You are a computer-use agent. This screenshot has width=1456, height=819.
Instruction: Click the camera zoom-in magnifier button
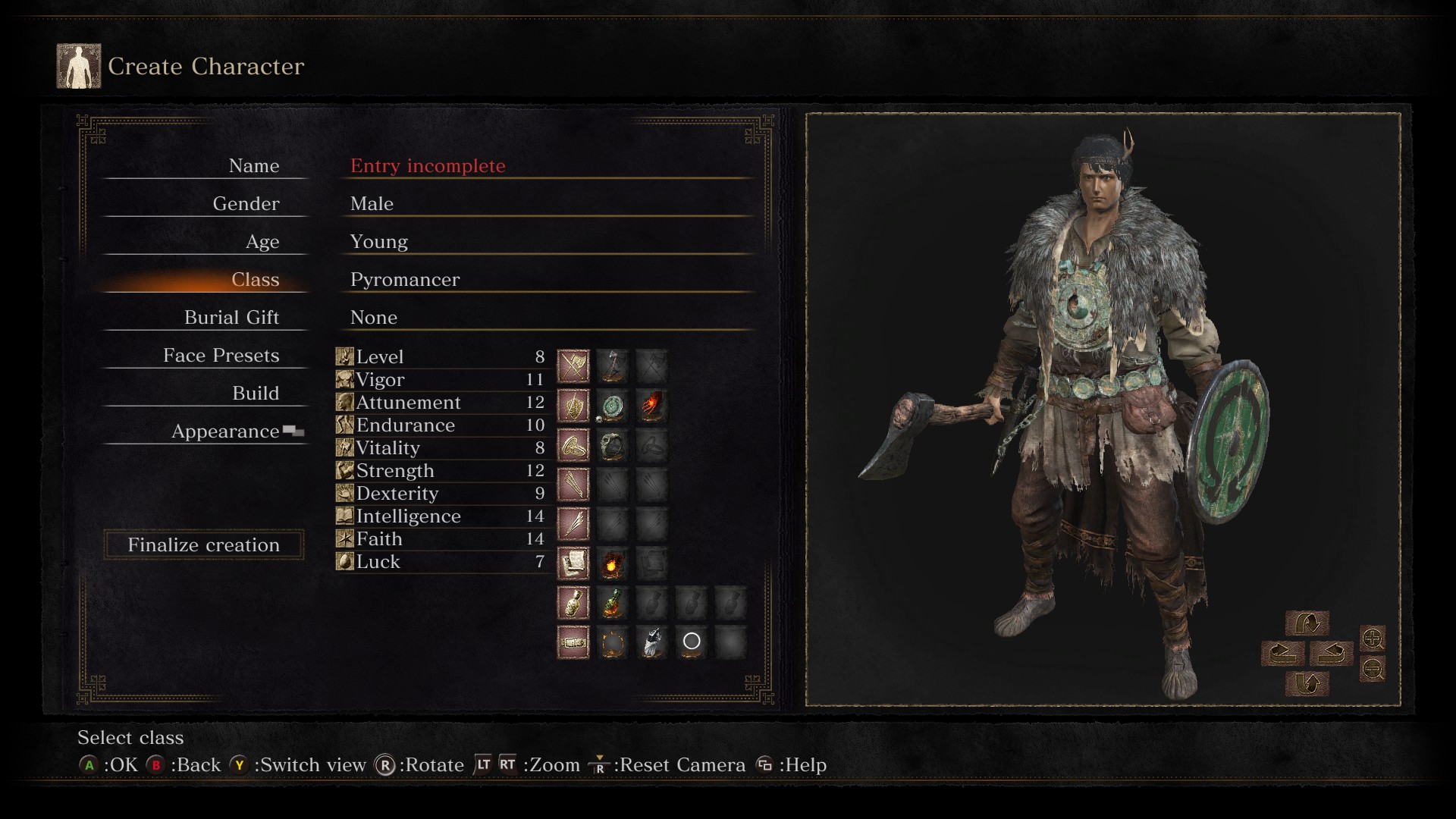pos(1373,639)
